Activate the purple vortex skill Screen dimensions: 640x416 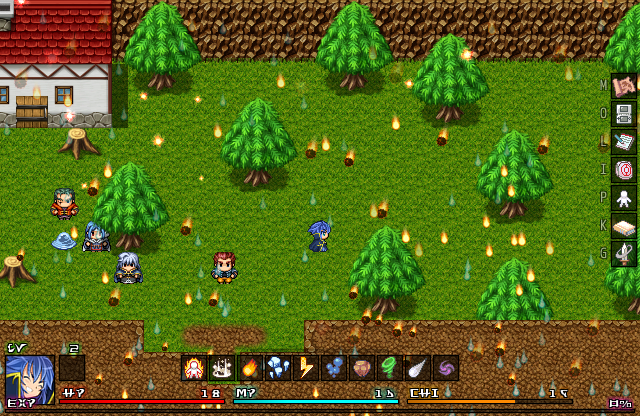[x=446, y=368]
